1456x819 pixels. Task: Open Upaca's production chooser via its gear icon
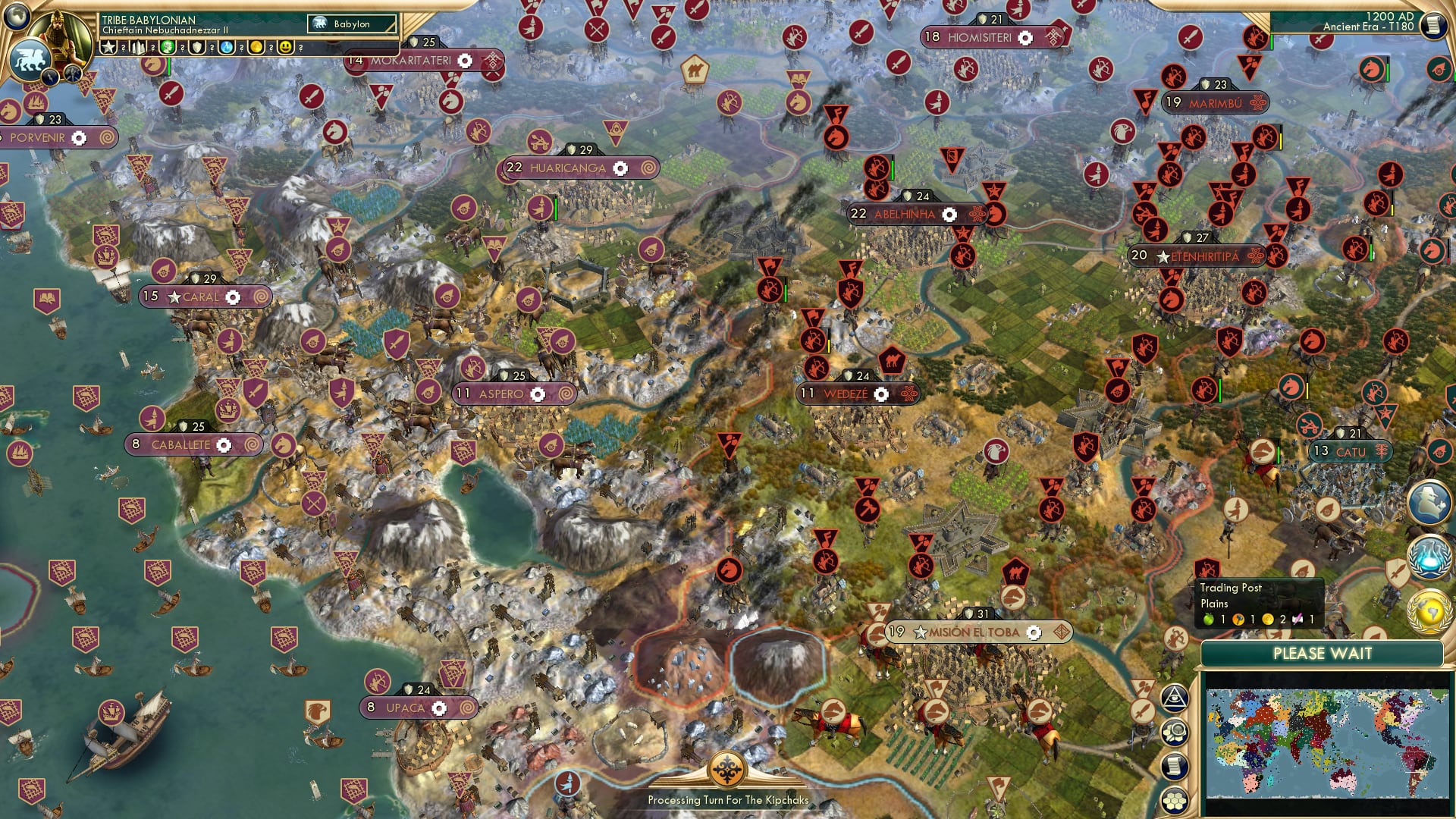(x=438, y=707)
